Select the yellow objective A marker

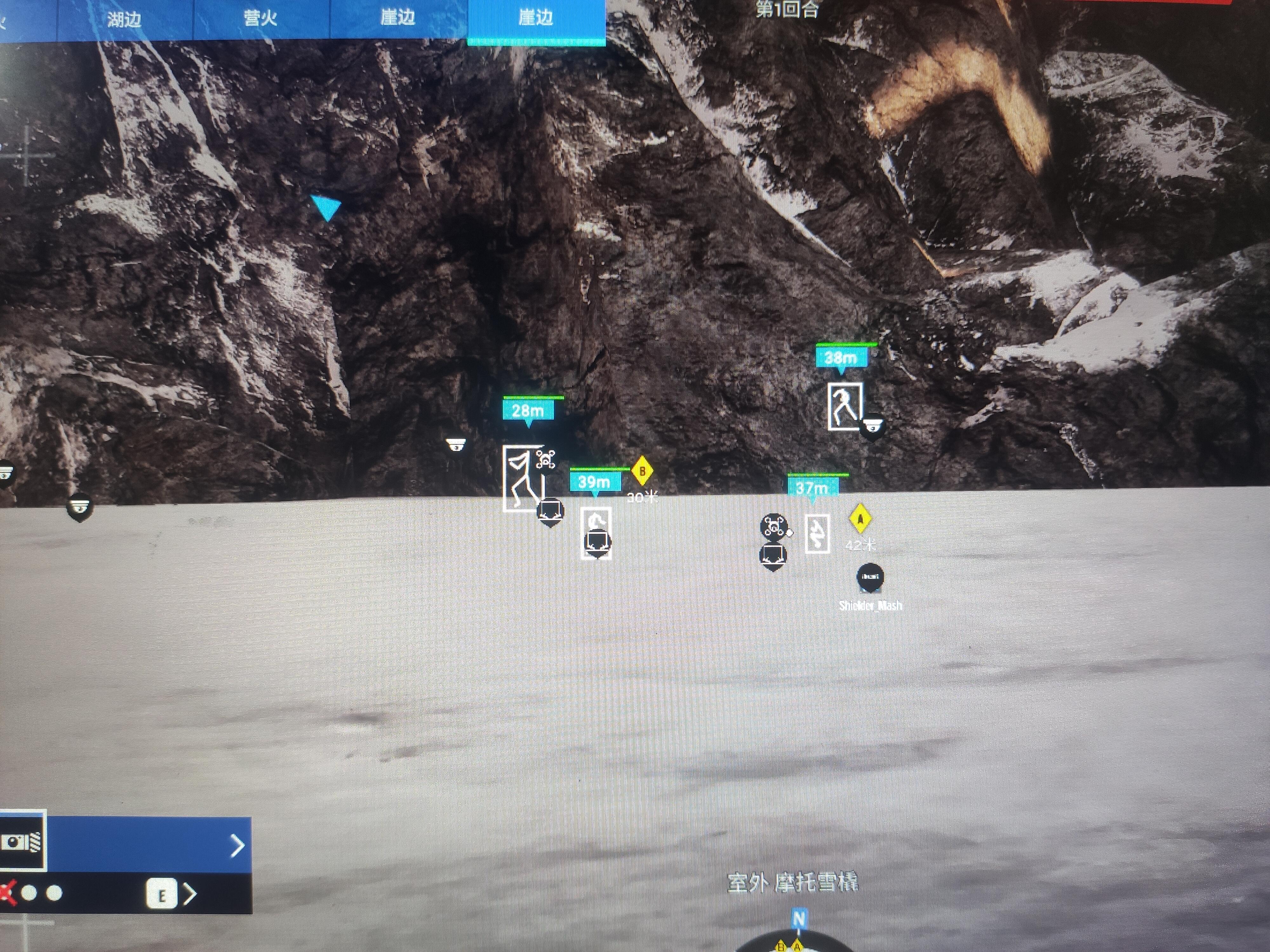860,519
